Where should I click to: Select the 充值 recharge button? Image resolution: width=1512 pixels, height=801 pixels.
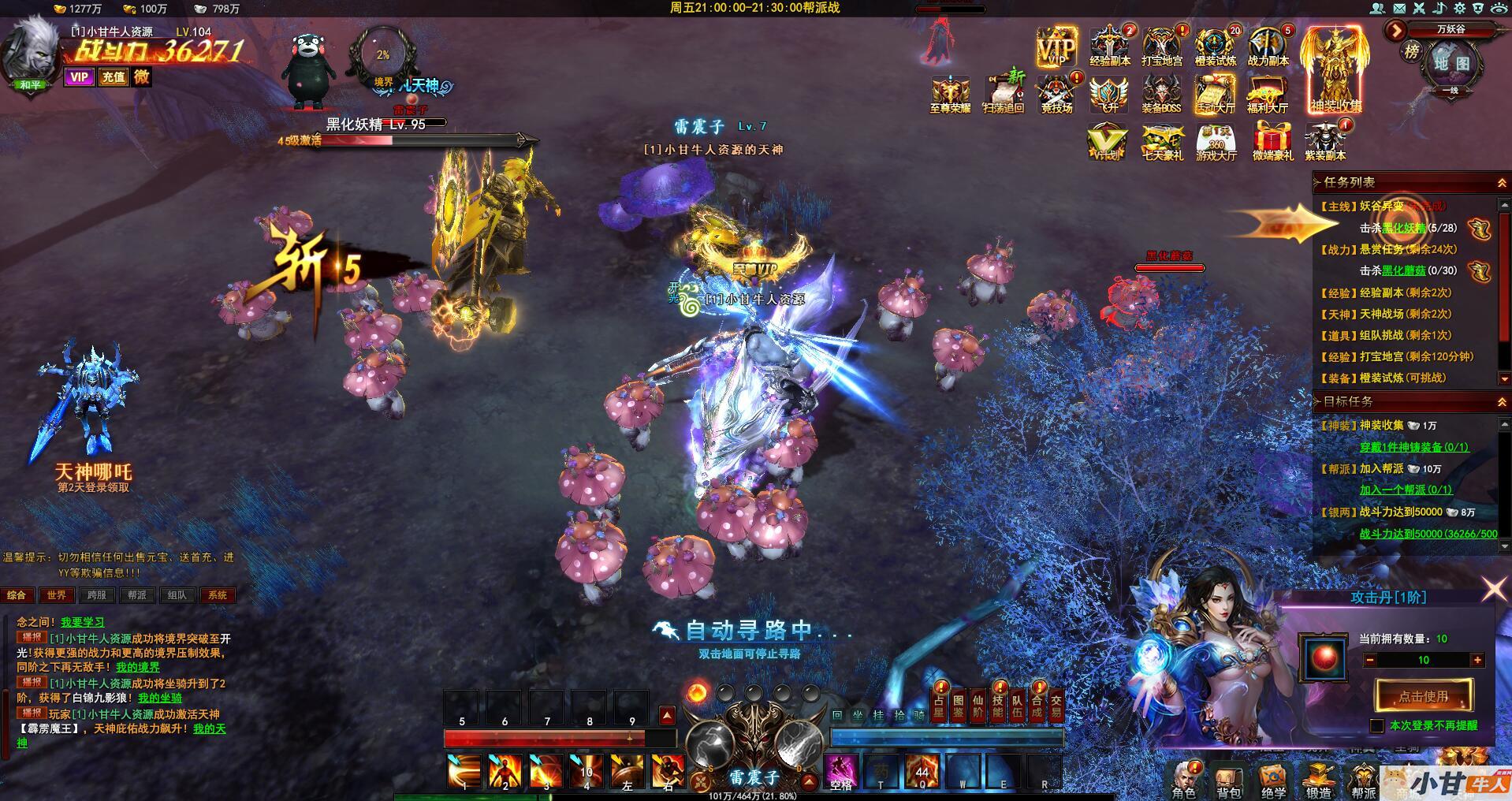tap(113, 77)
